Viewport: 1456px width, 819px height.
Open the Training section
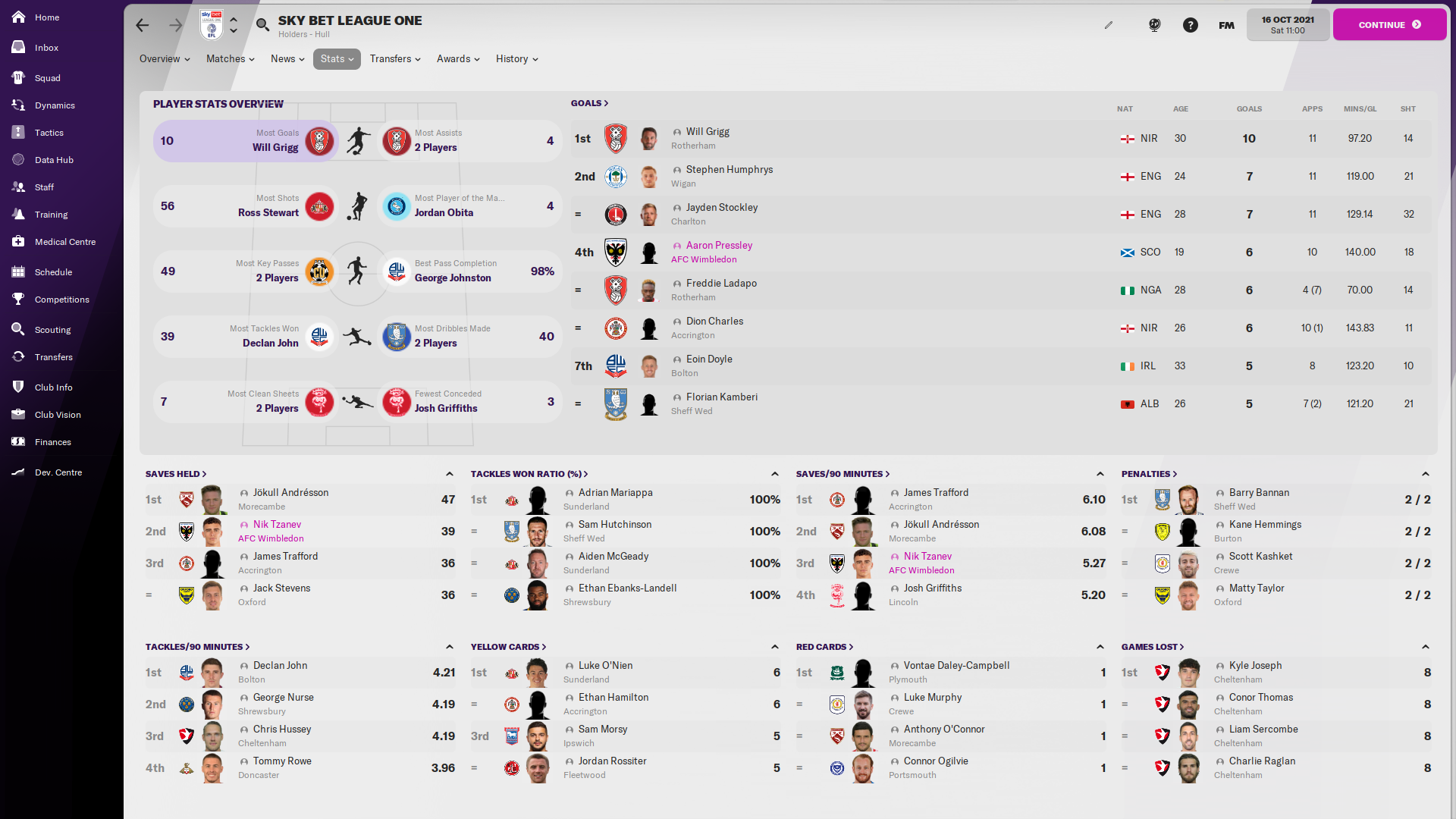coord(51,214)
